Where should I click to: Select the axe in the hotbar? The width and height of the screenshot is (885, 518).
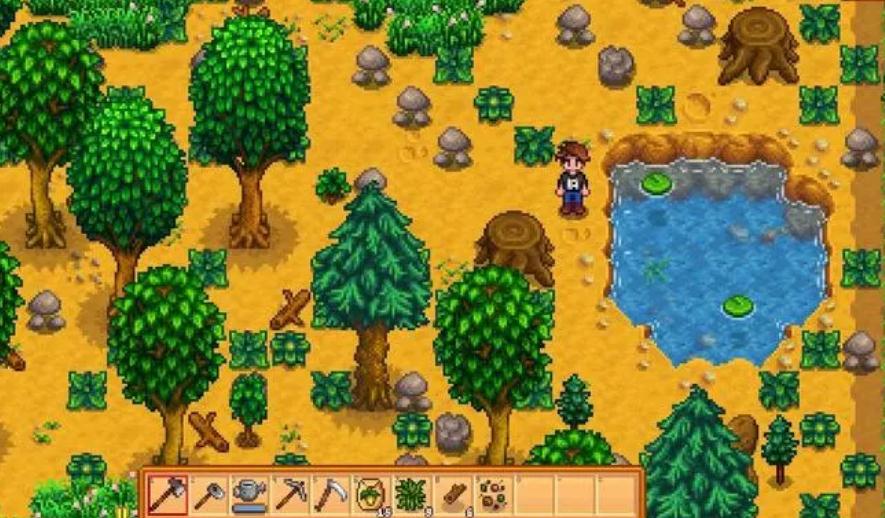tap(167, 494)
